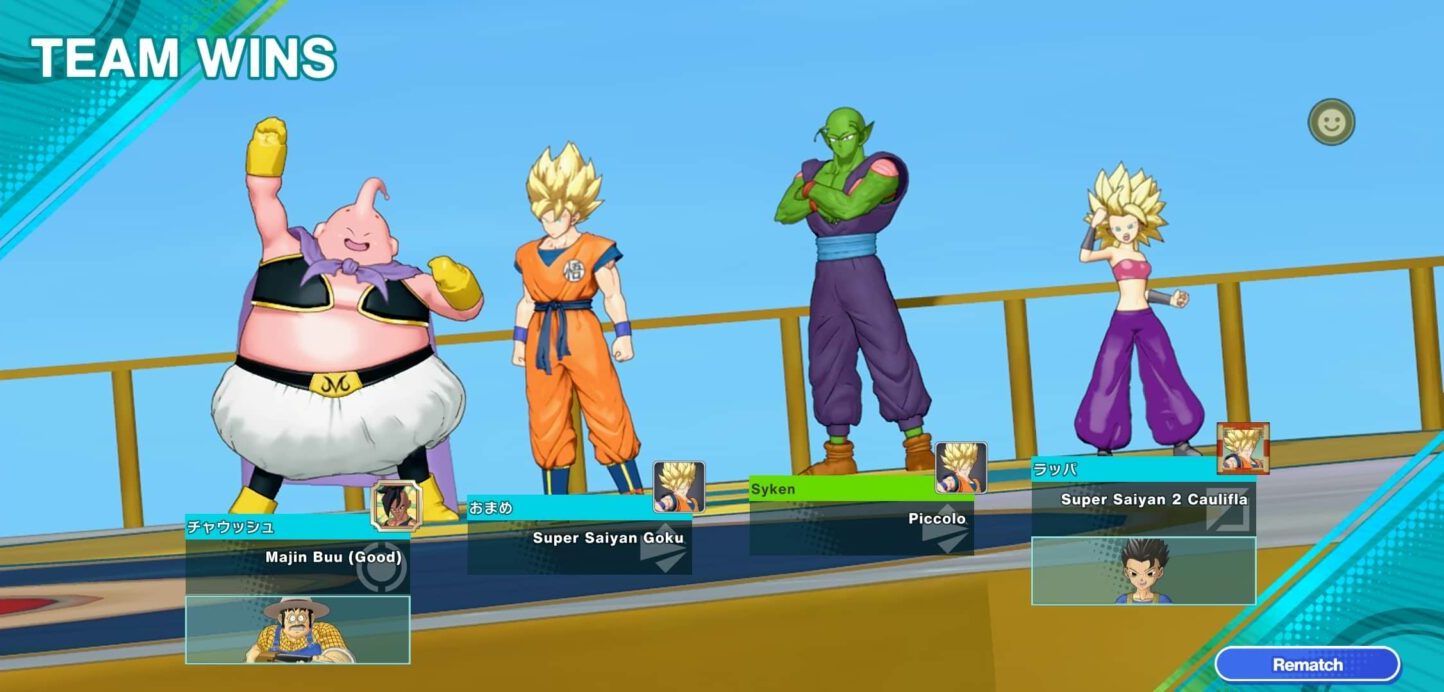This screenshot has height=692, width=1444.
Task: Open the avatar icon on Piccolo card
Action: (961, 467)
